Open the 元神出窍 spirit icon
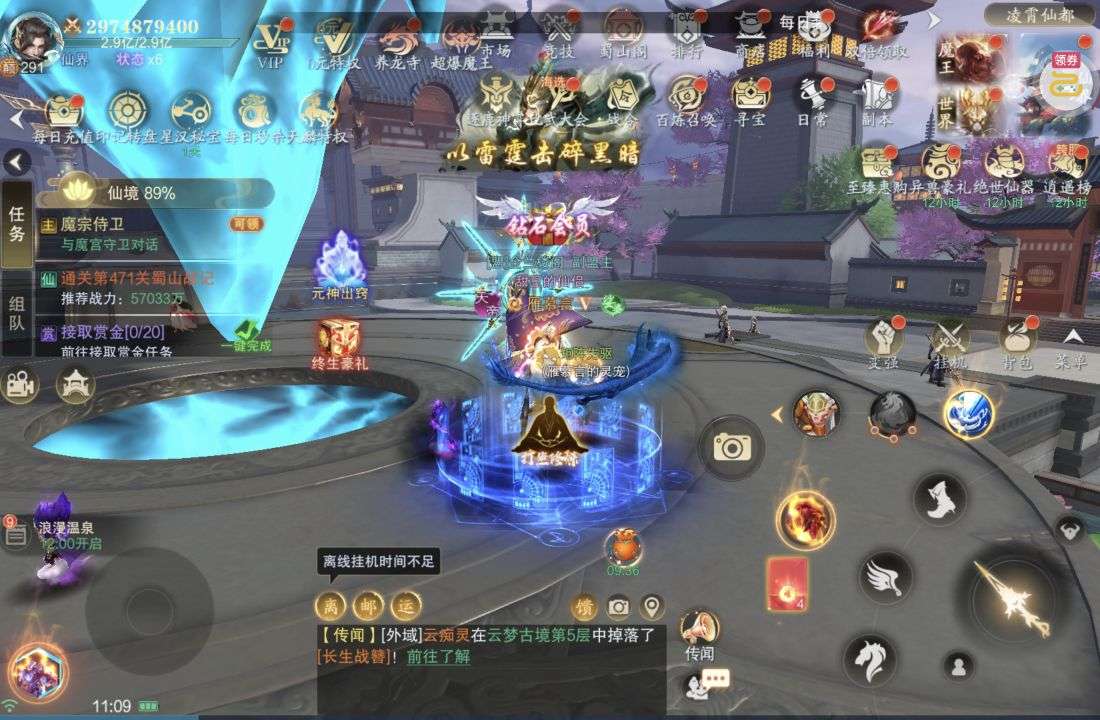 [339, 264]
